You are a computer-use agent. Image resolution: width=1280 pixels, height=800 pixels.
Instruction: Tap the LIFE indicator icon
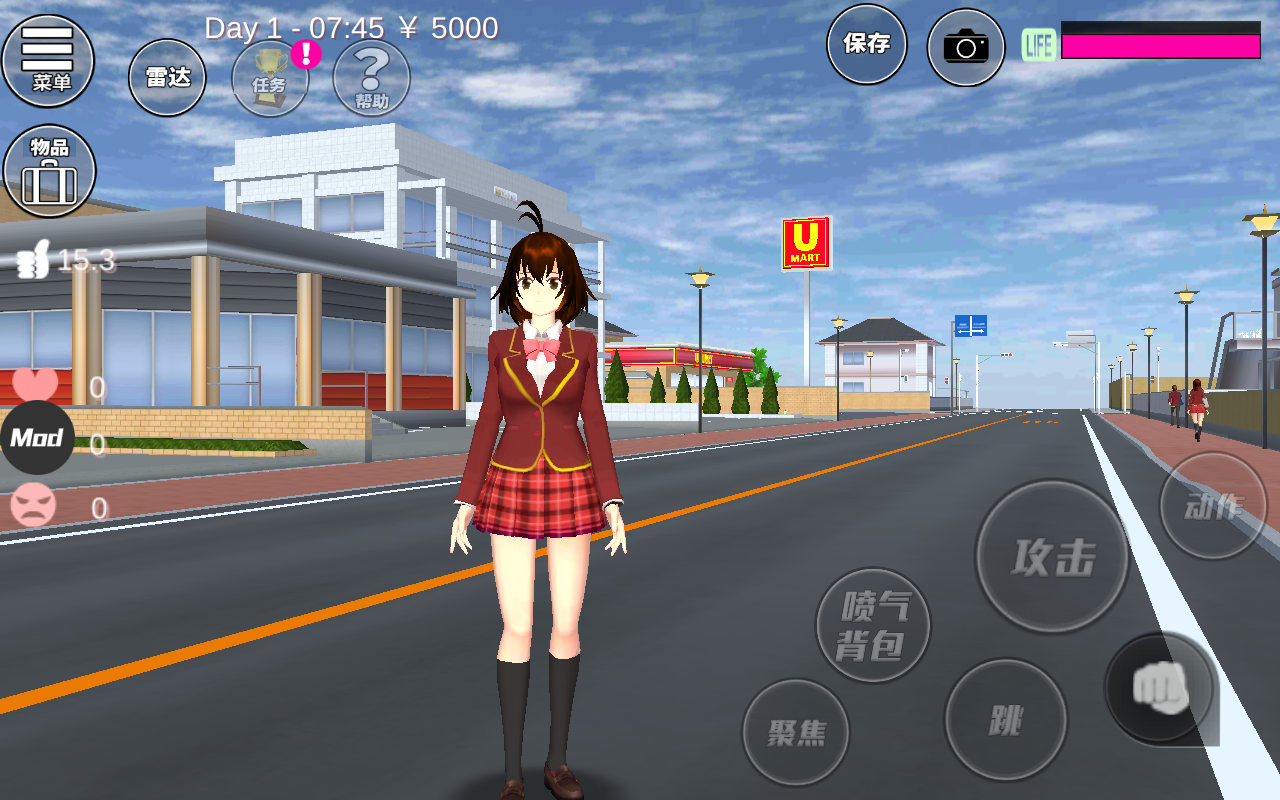(1038, 44)
